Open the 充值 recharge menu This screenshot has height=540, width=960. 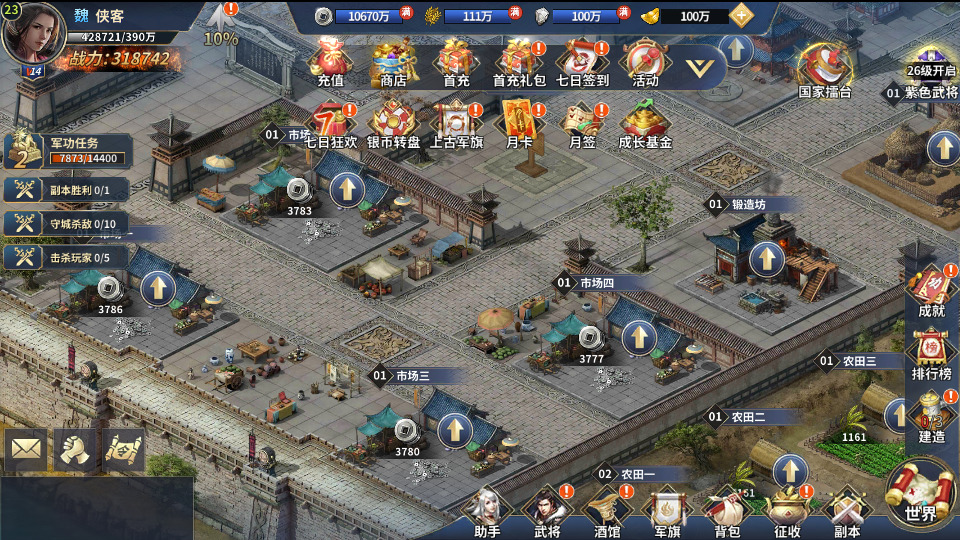tap(330, 62)
